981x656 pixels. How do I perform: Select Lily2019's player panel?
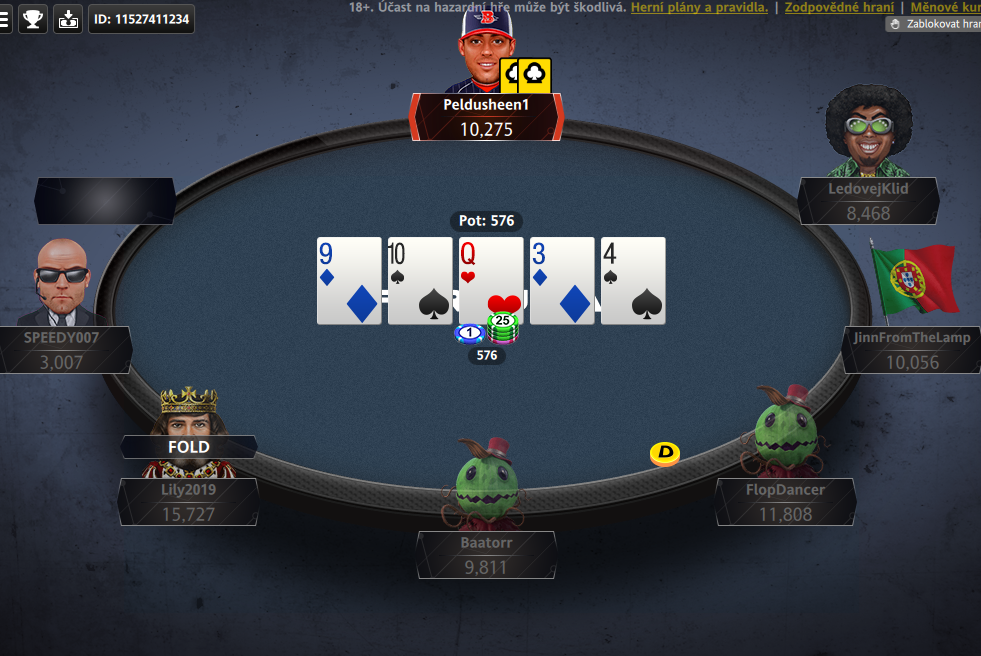188,502
